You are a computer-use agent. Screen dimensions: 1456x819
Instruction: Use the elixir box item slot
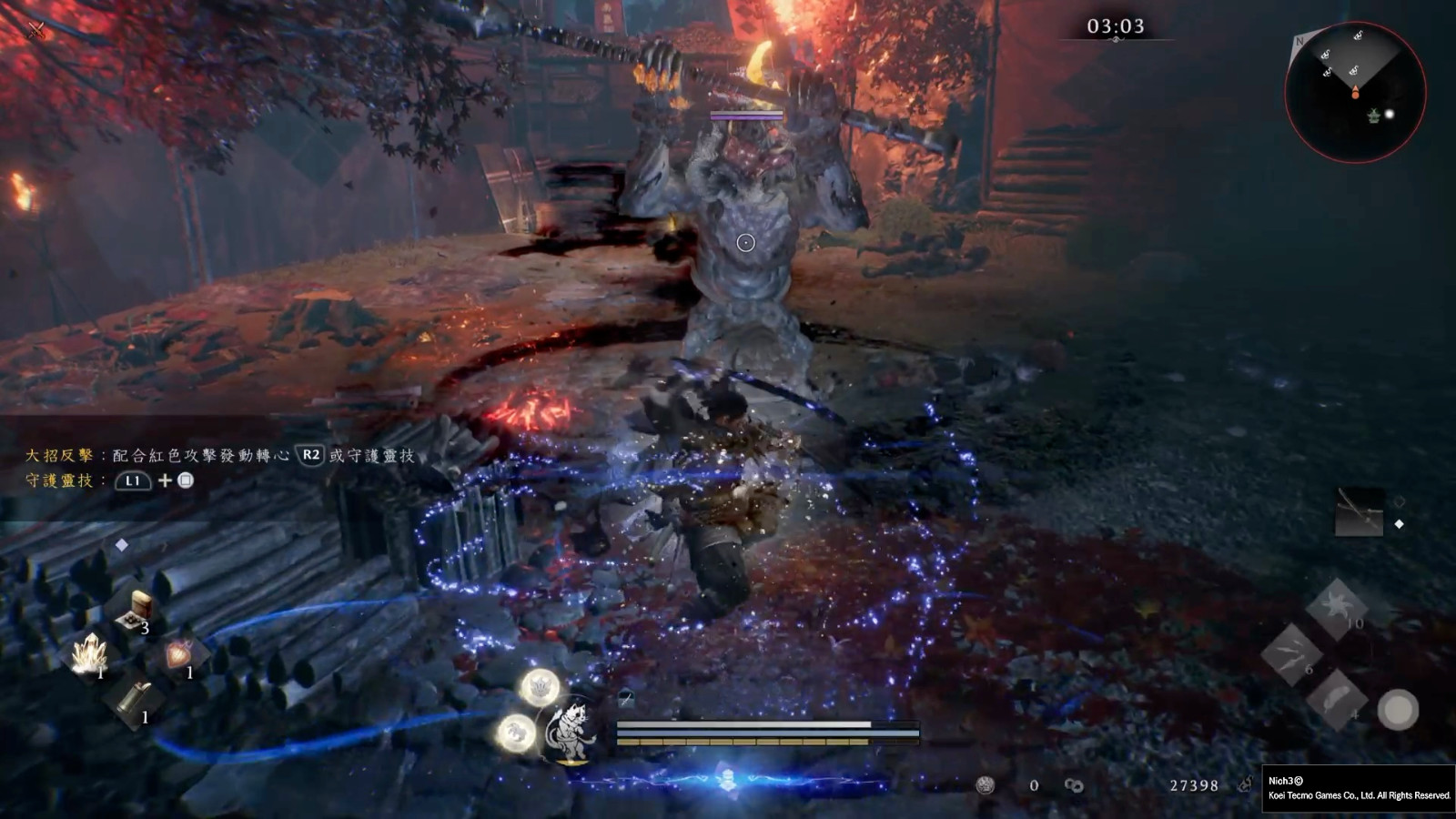(137, 609)
